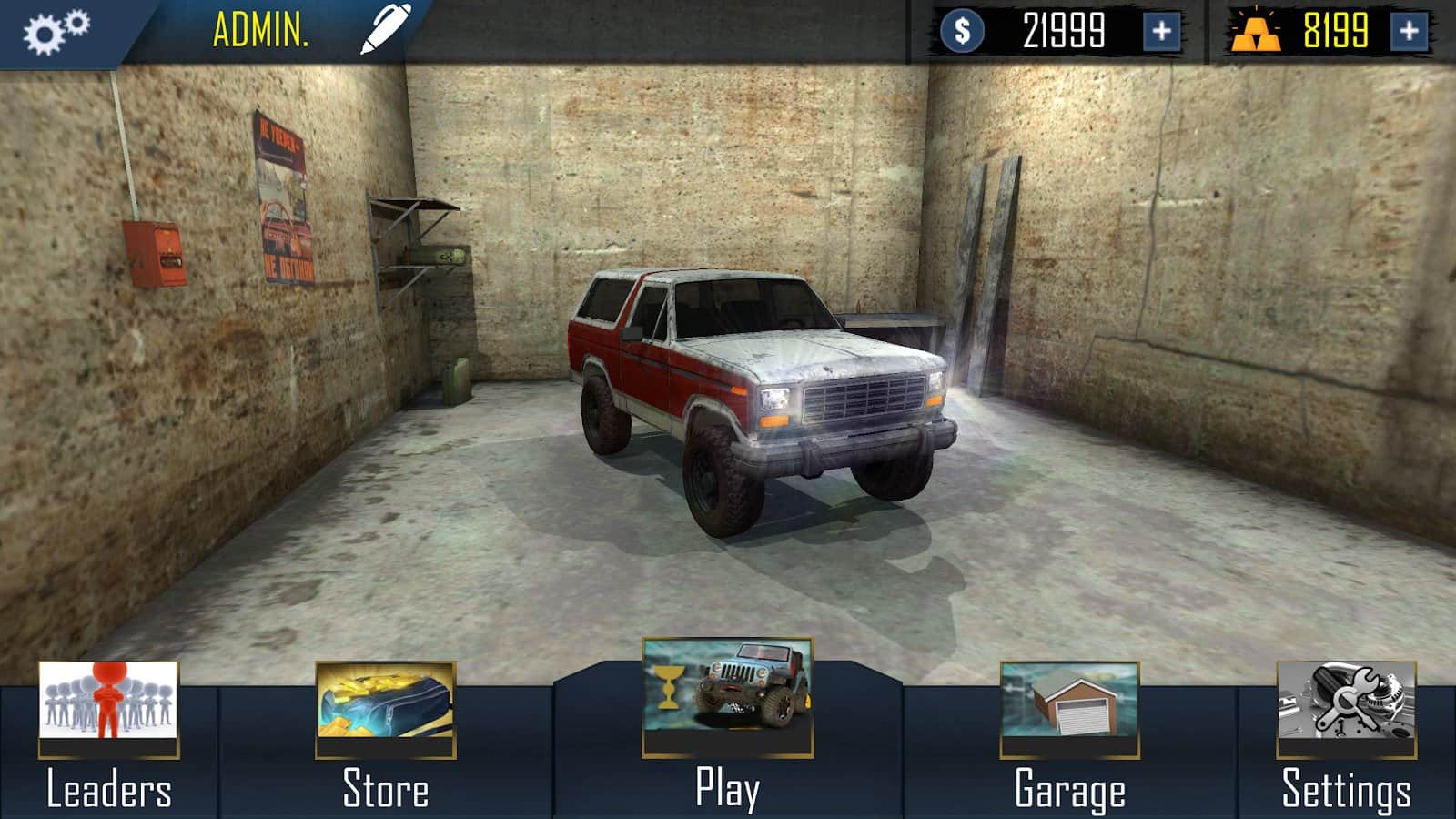Buy more gold bars with plus button
Screen dimensions: 1456x819
1409,32
